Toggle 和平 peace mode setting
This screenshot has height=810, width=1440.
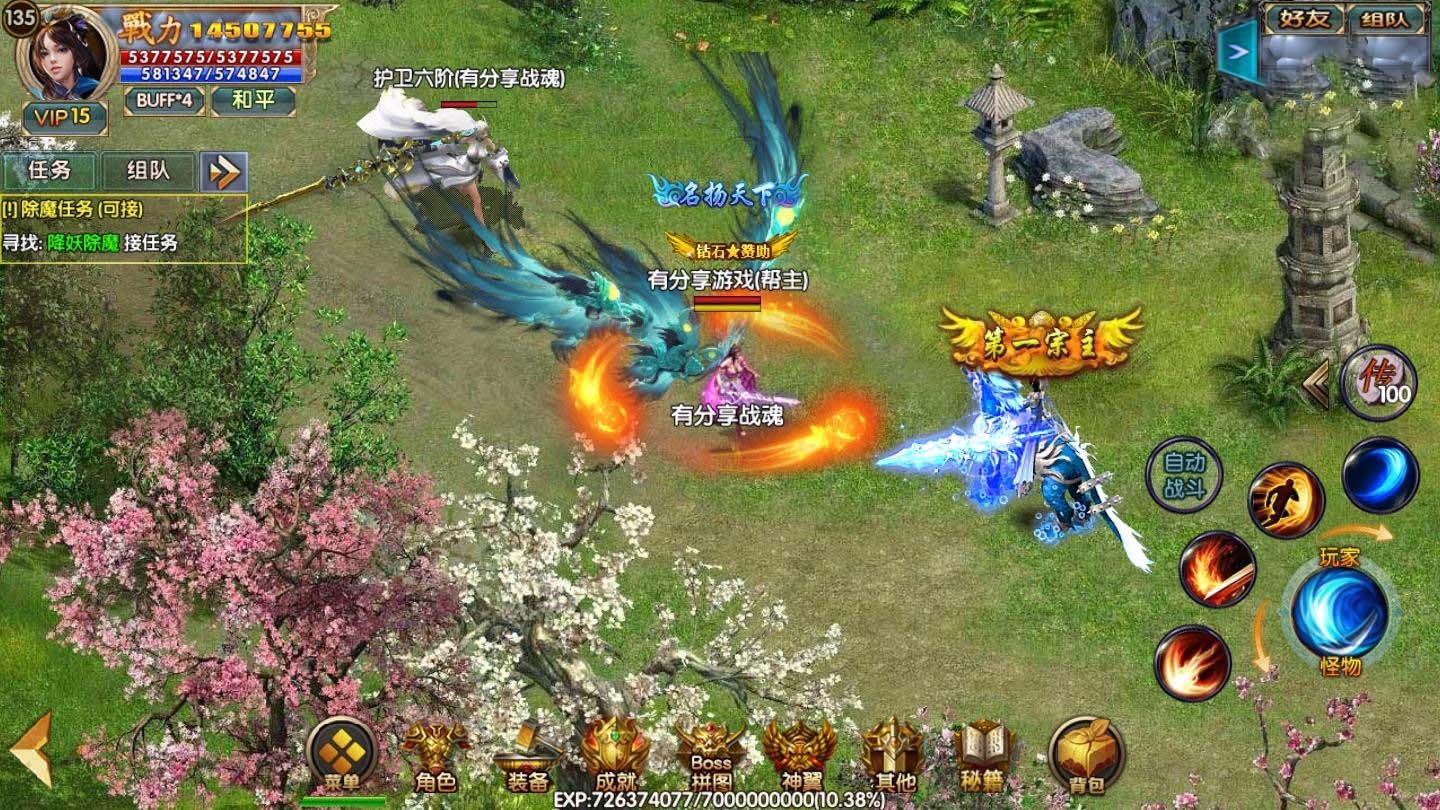256,101
